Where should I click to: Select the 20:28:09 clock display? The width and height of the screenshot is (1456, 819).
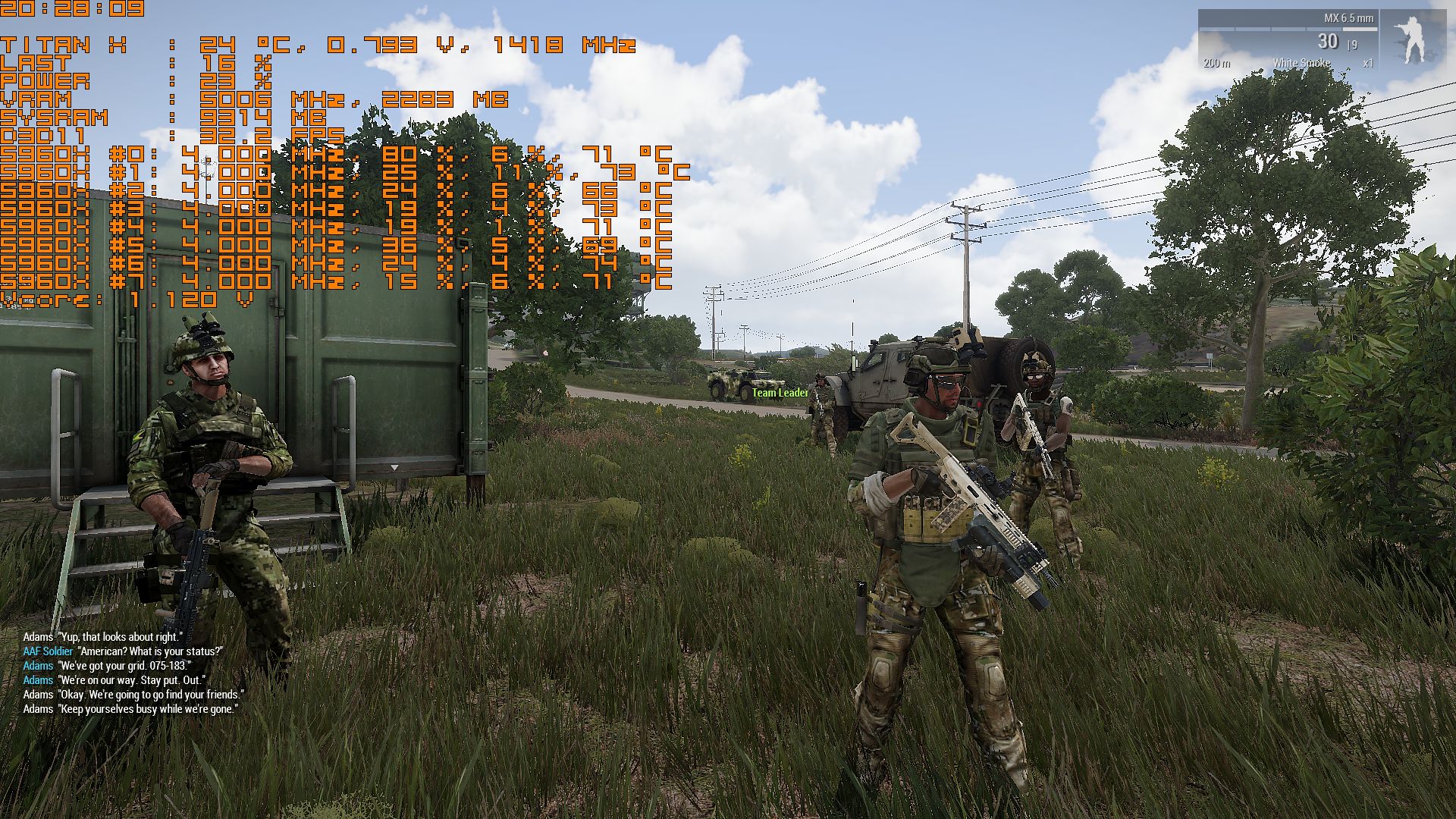(72, 11)
